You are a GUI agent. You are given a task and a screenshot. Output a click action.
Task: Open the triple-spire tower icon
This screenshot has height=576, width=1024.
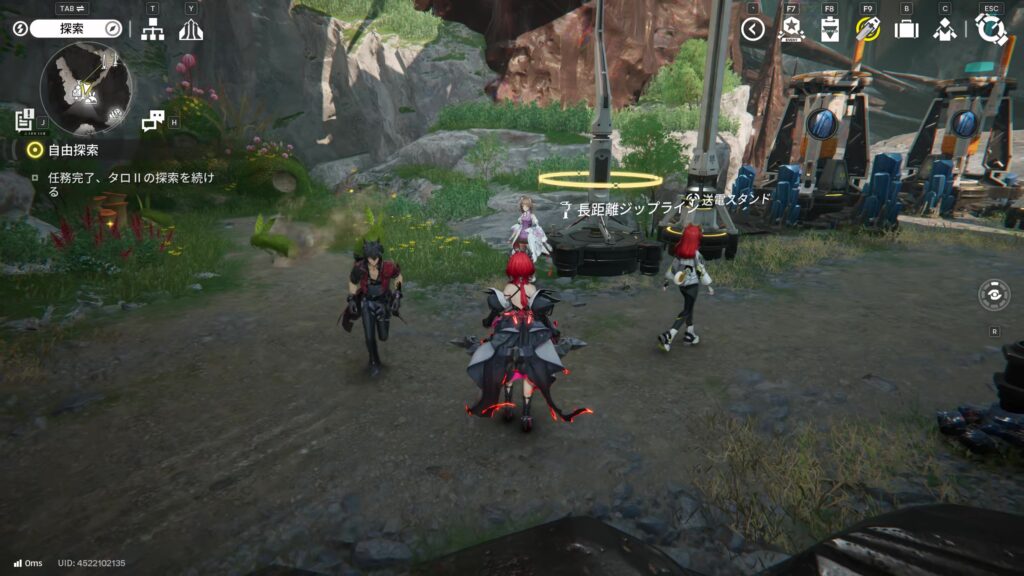(190, 30)
